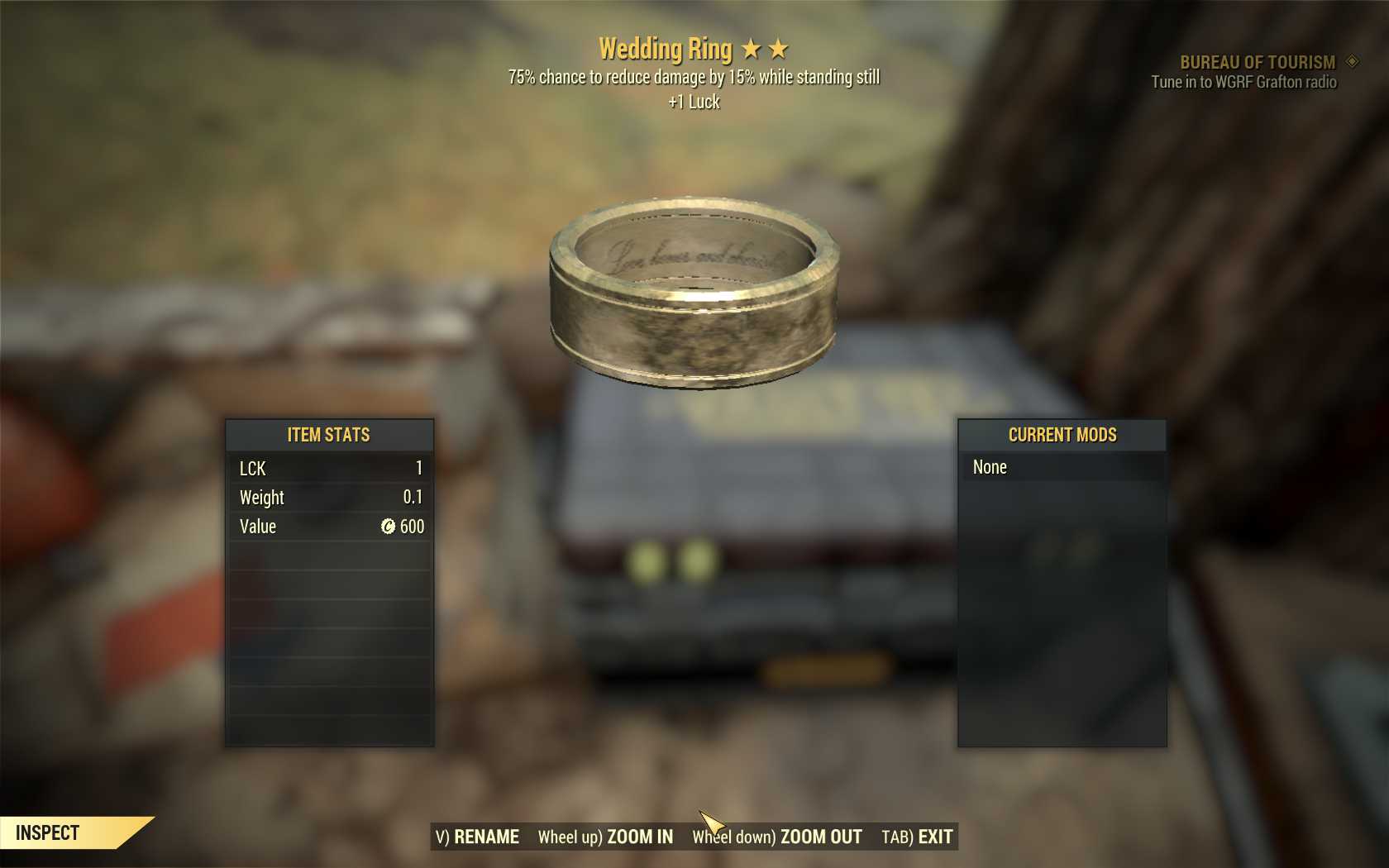Select the Wedding Ring title text
The image size is (1389, 868).
(665, 49)
